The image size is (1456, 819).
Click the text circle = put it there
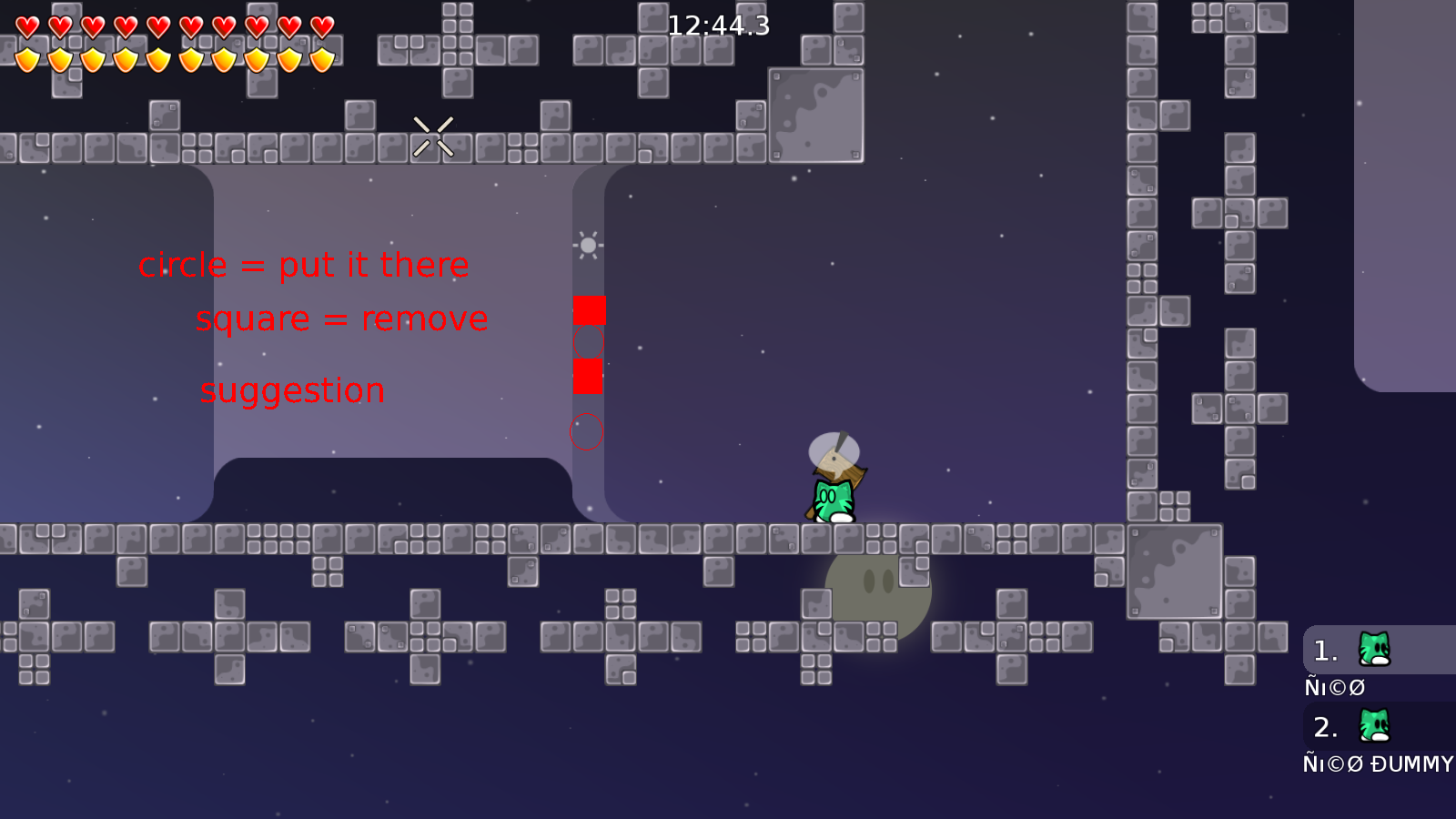click(305, 265)
